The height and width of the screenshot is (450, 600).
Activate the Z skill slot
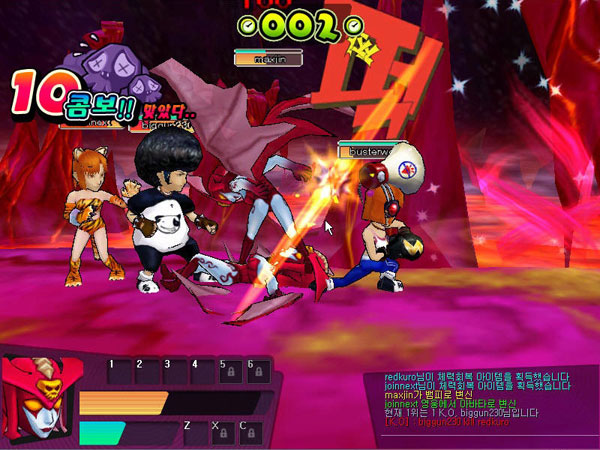click(197, 432)
